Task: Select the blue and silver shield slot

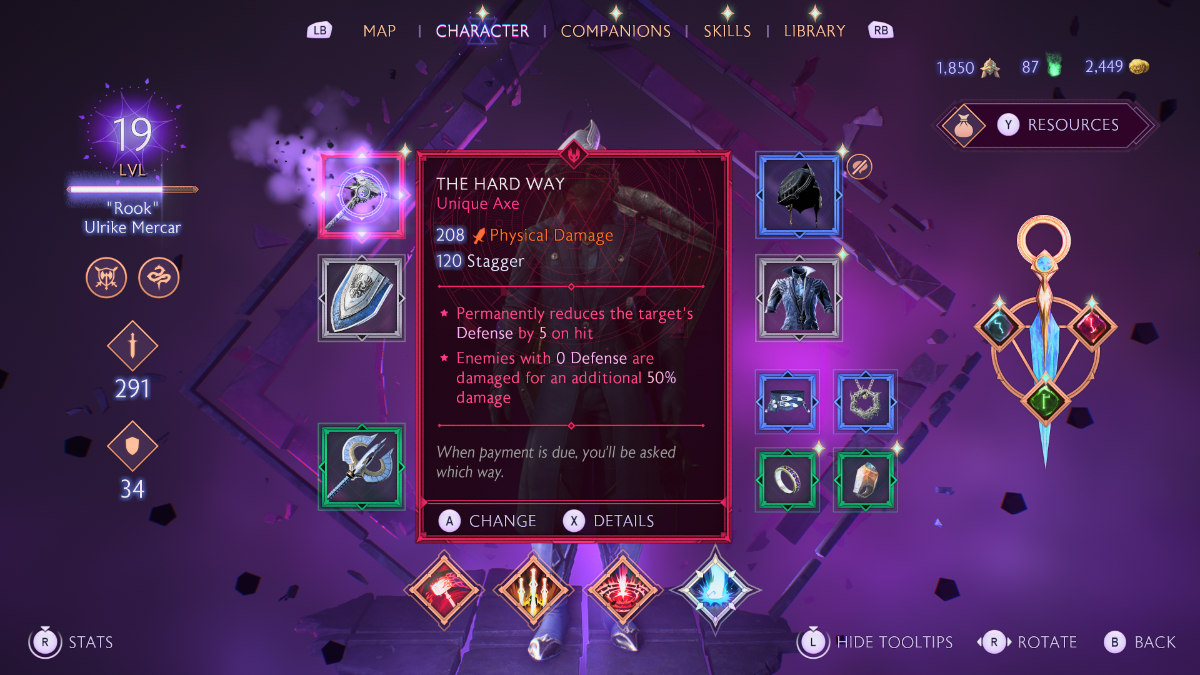Action: click(x=362, y=297)
